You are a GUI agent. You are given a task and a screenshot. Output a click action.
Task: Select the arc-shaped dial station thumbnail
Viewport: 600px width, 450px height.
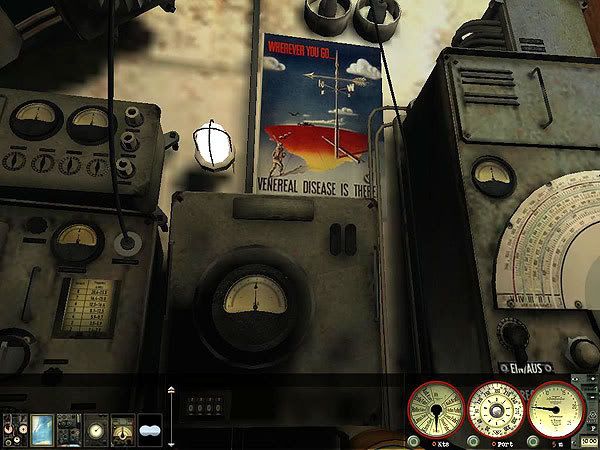[123, 427]
